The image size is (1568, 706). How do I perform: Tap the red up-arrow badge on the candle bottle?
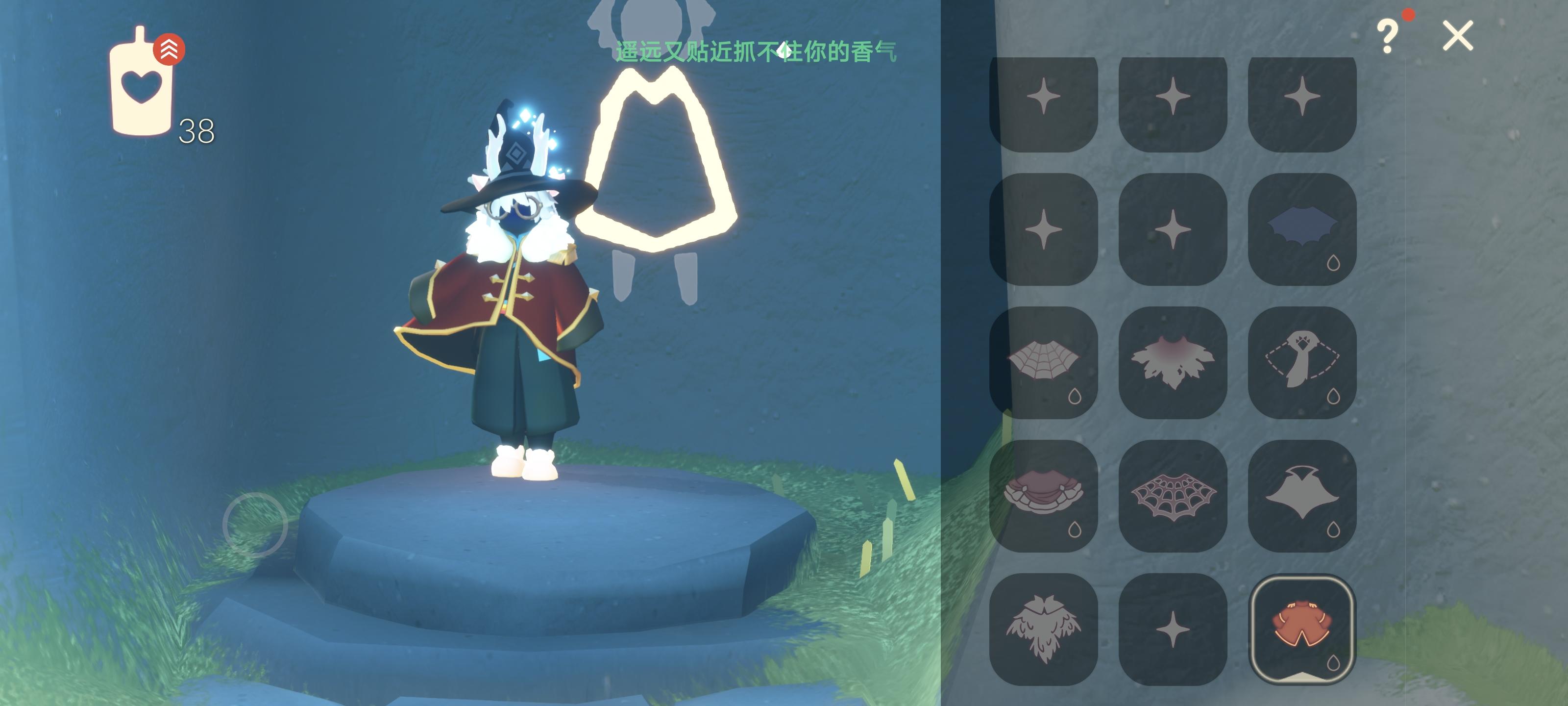tap(169, 49)
